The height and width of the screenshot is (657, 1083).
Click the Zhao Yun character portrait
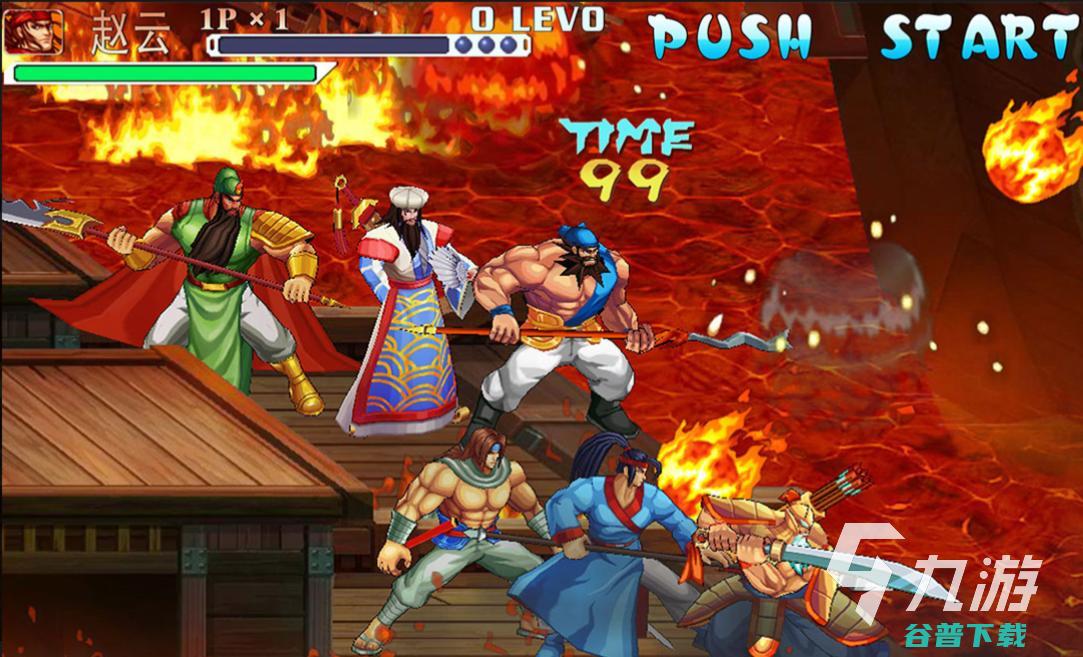click(33, 31)
